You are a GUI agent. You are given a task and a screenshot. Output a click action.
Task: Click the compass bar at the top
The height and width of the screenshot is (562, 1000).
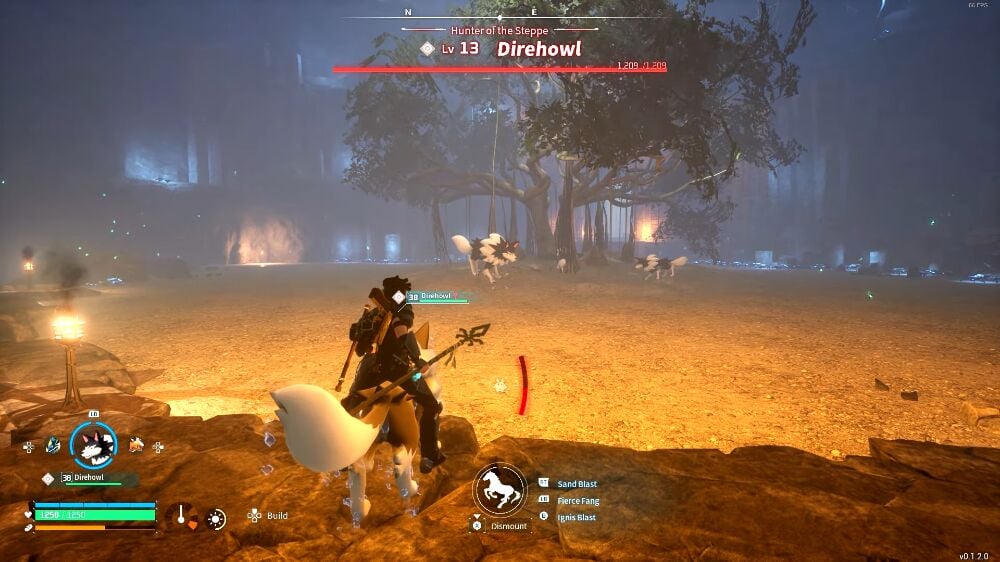(500, 13)
